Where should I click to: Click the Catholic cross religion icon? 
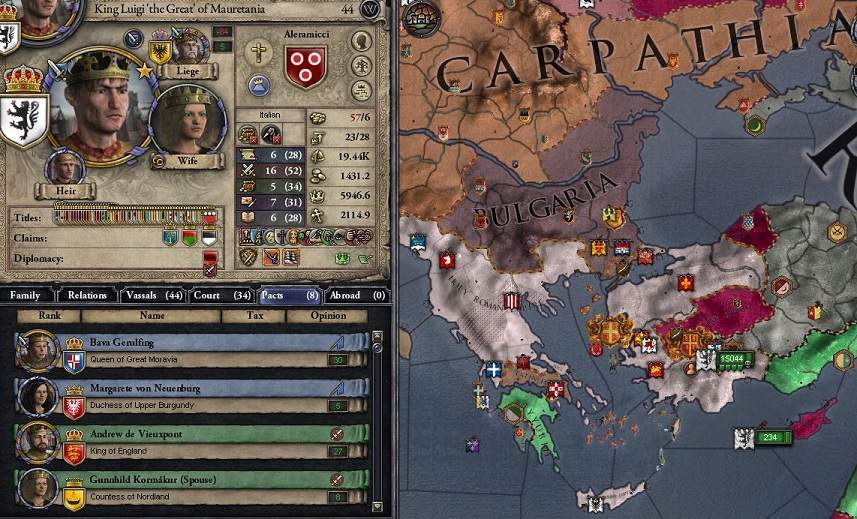259,53
